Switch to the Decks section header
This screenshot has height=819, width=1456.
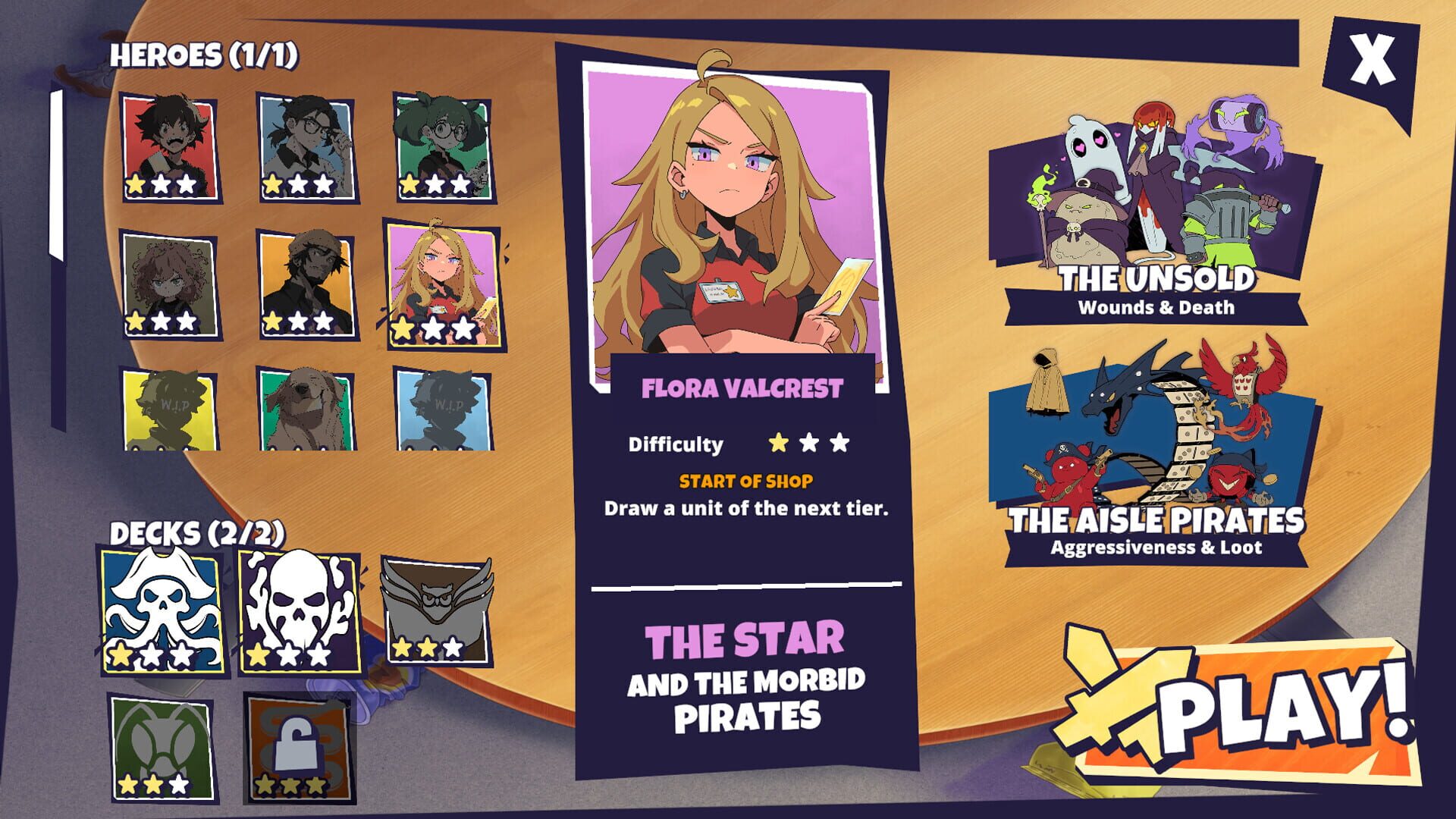coord(197,533)
